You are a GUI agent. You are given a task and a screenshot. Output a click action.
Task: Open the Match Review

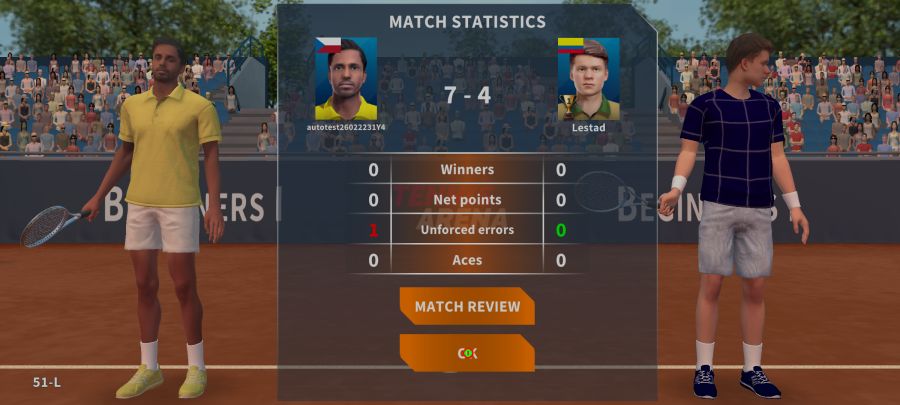pos(467,306)
